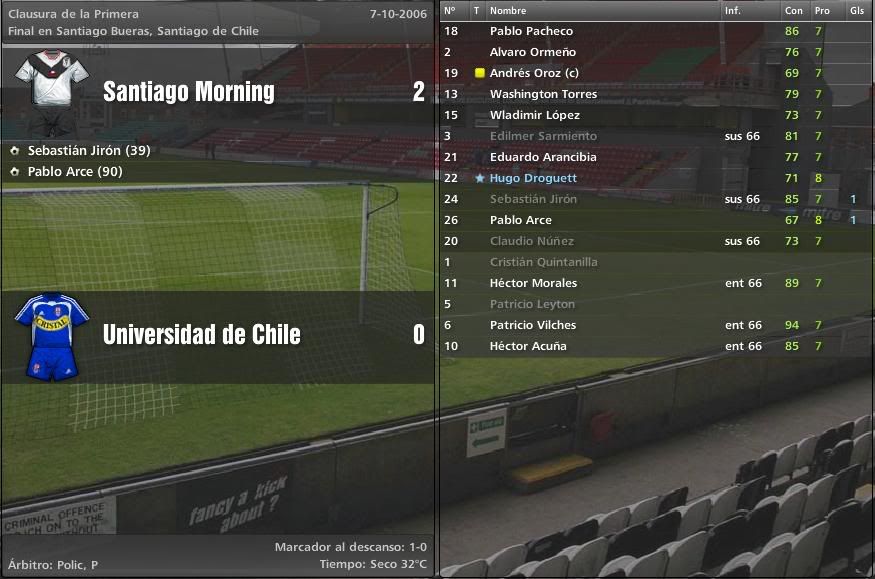Select Wladimir López from the lineup
Image resolution: width=875 pixels, height=579 pixels.
(535, 115)
